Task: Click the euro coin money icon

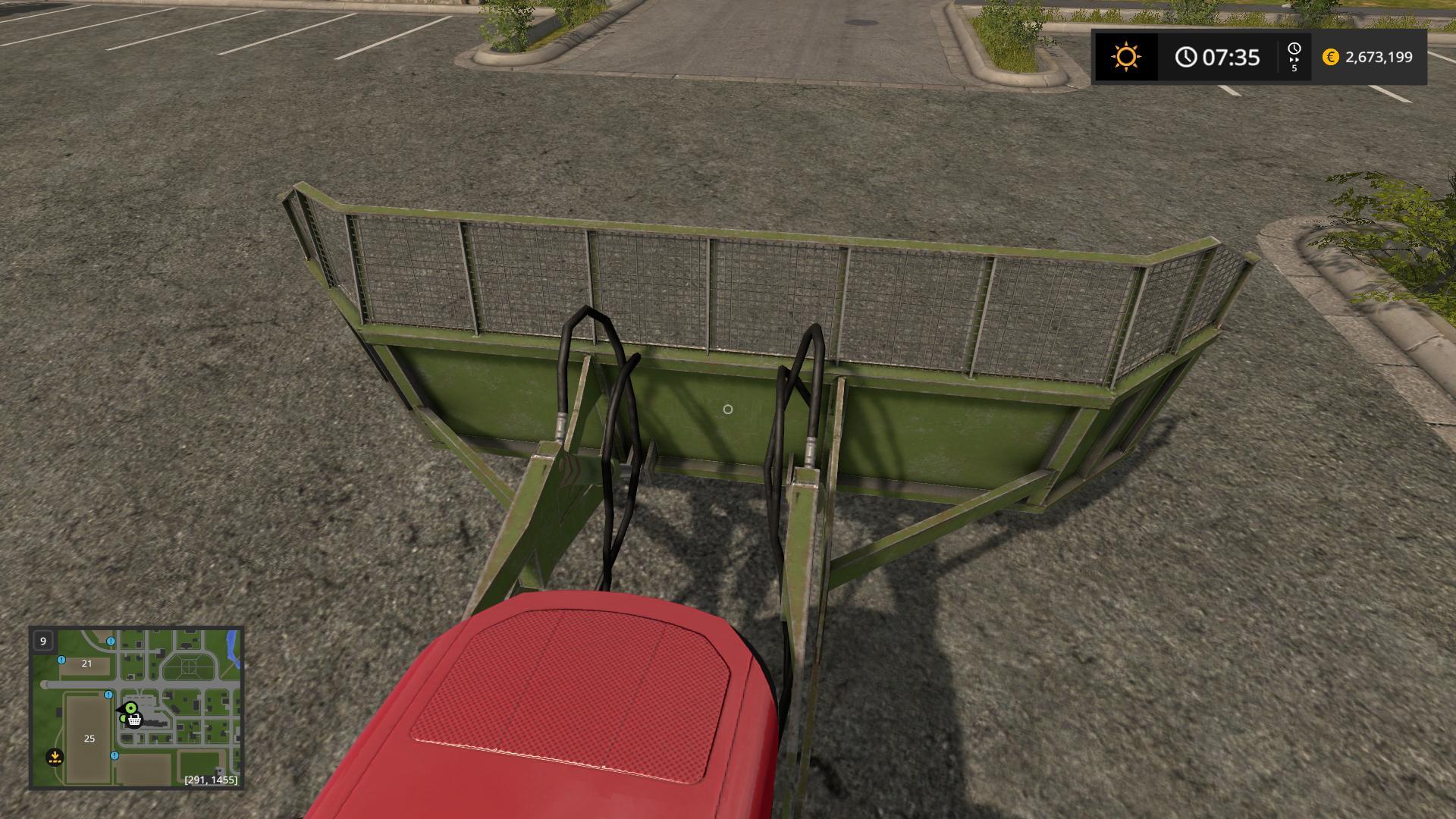Action: 1330,57
